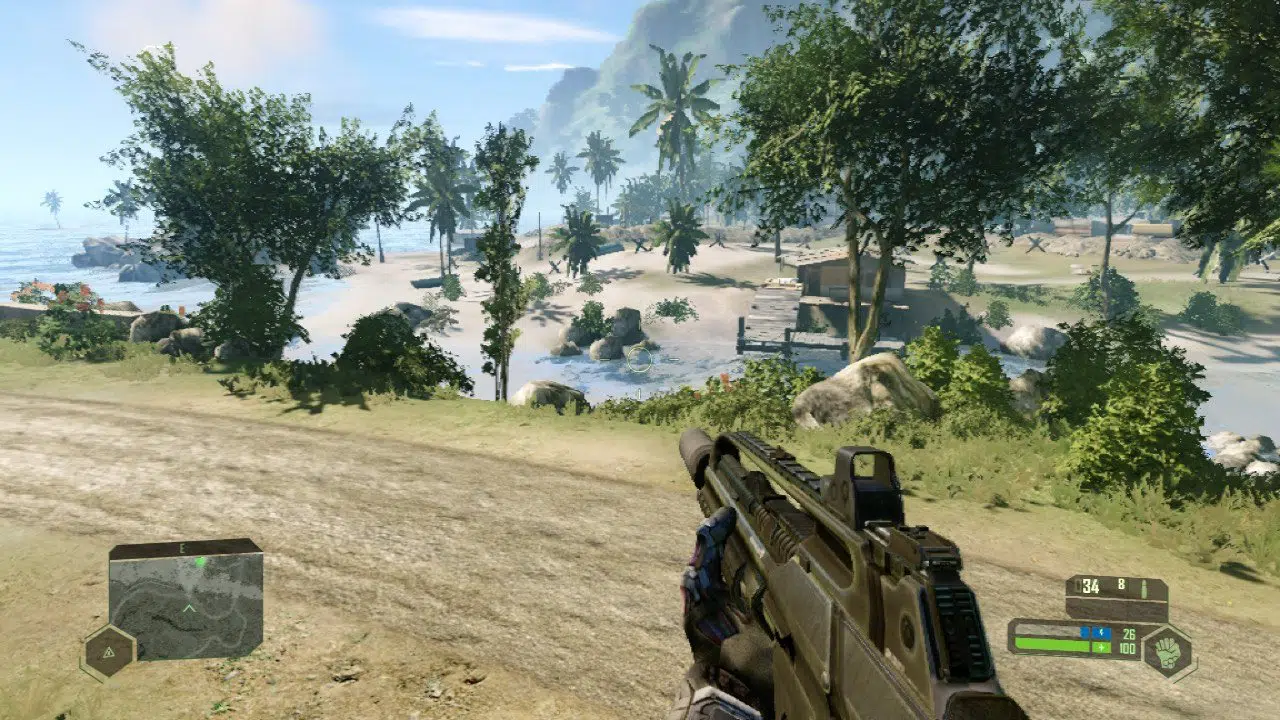The width and height of the screenshot is (1280, 720).
Task: Toggle the hexagonal suit mode indicator
Action: click(x=1166, y=652)
